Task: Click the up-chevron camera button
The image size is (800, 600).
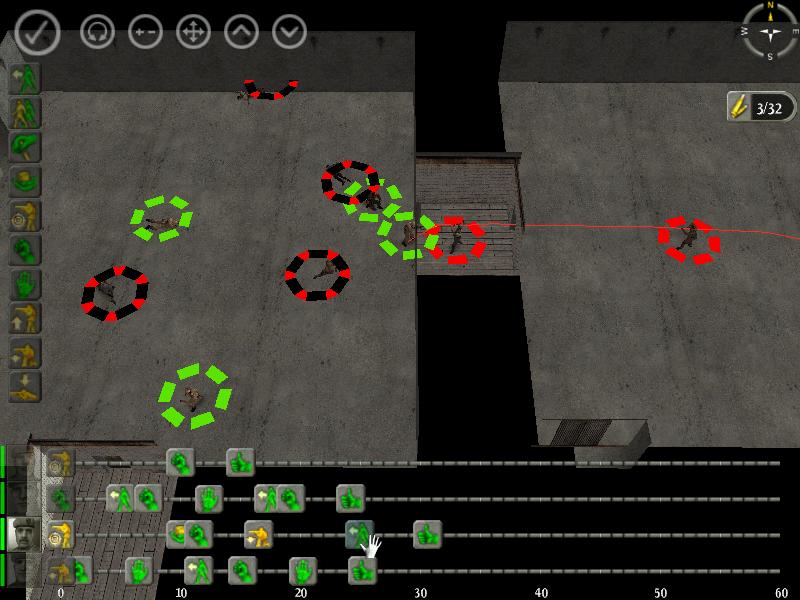Action: 241,32
